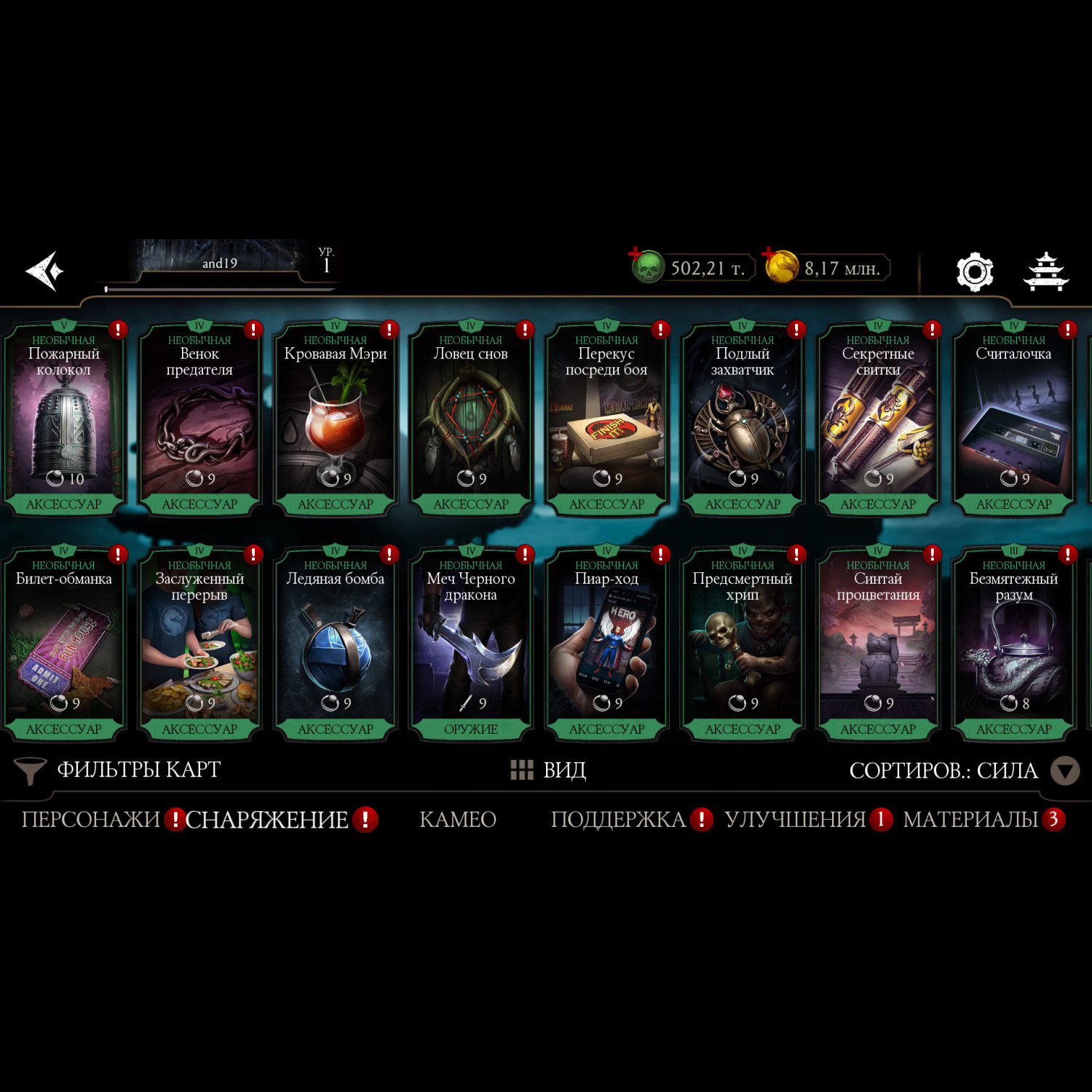Select the Пожарный колокол card

point(64,420)
